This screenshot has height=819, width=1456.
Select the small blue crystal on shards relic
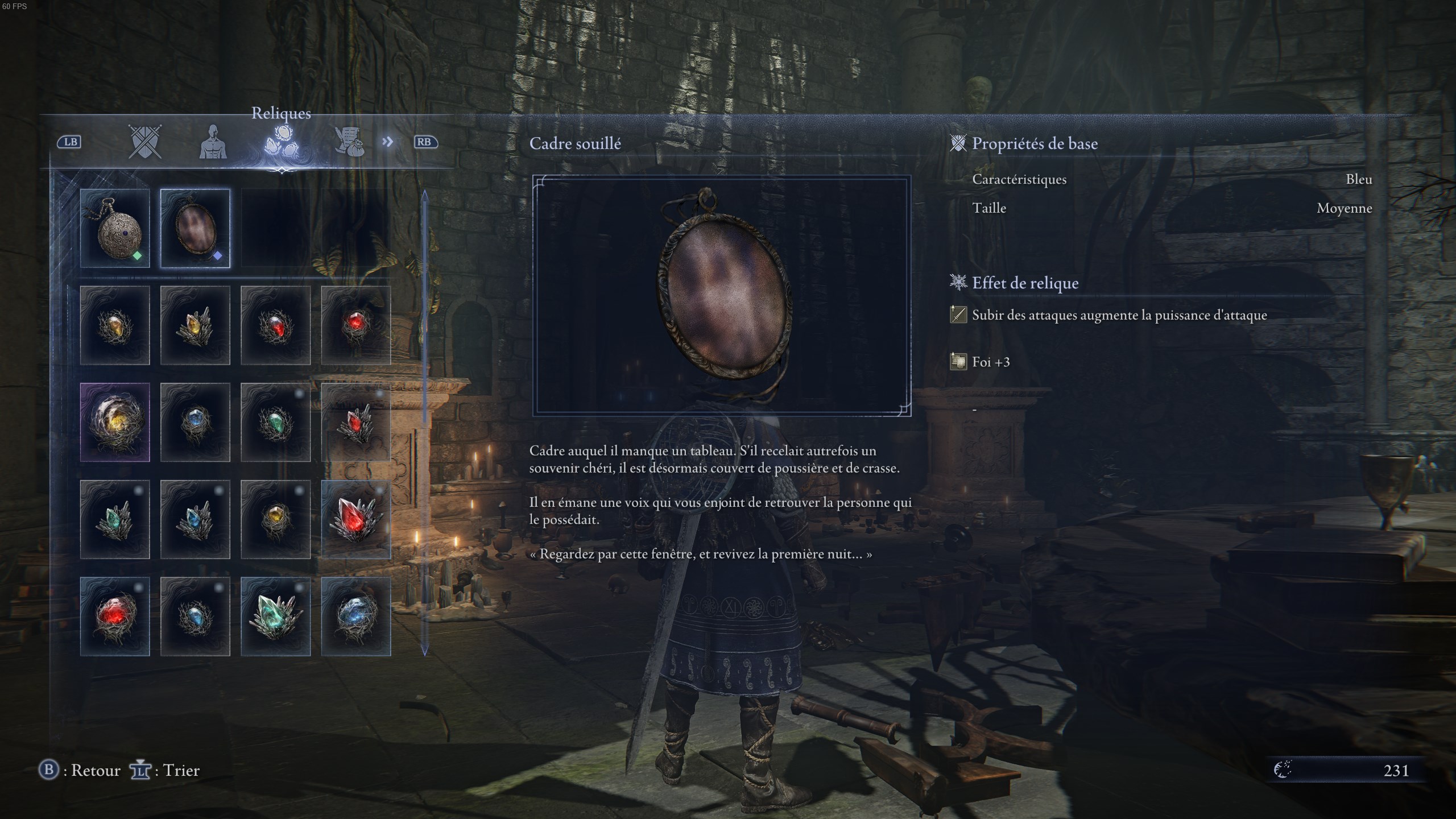[195, 519]
